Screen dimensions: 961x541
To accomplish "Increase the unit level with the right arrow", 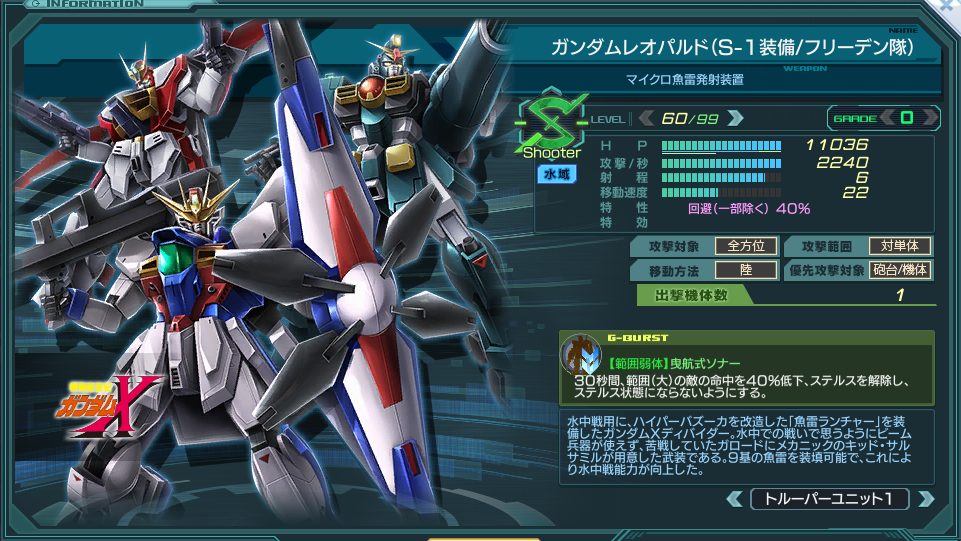I will point(735,118).
